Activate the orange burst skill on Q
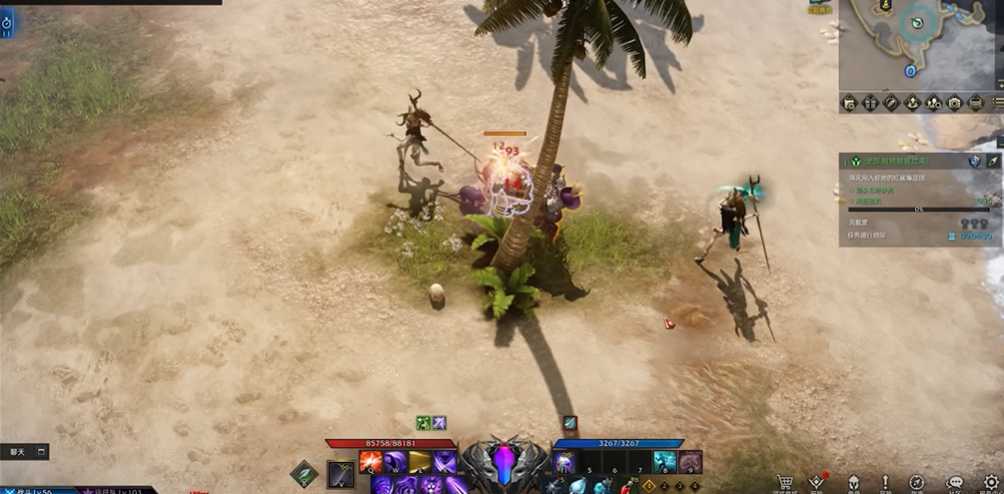The width and height of the screenshot is (1004, 494). [x=371, y=462]
